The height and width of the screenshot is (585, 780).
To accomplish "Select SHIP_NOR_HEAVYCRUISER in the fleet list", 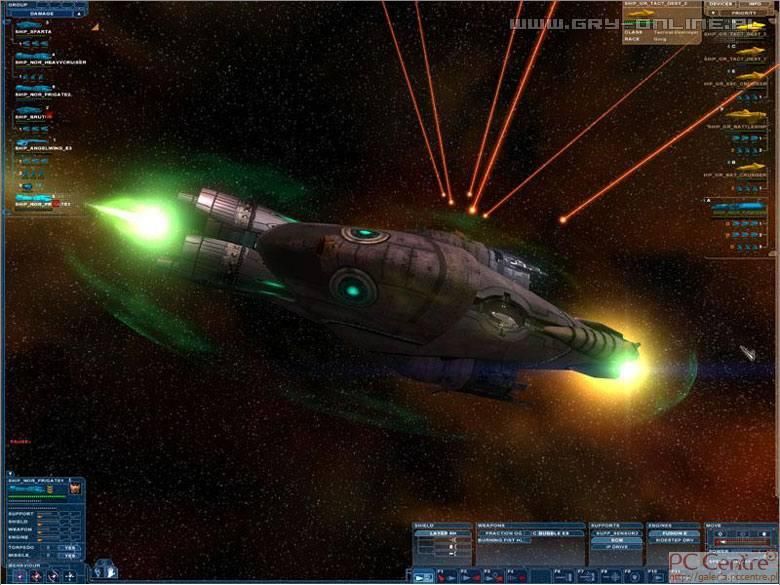I will coord(50,62).
